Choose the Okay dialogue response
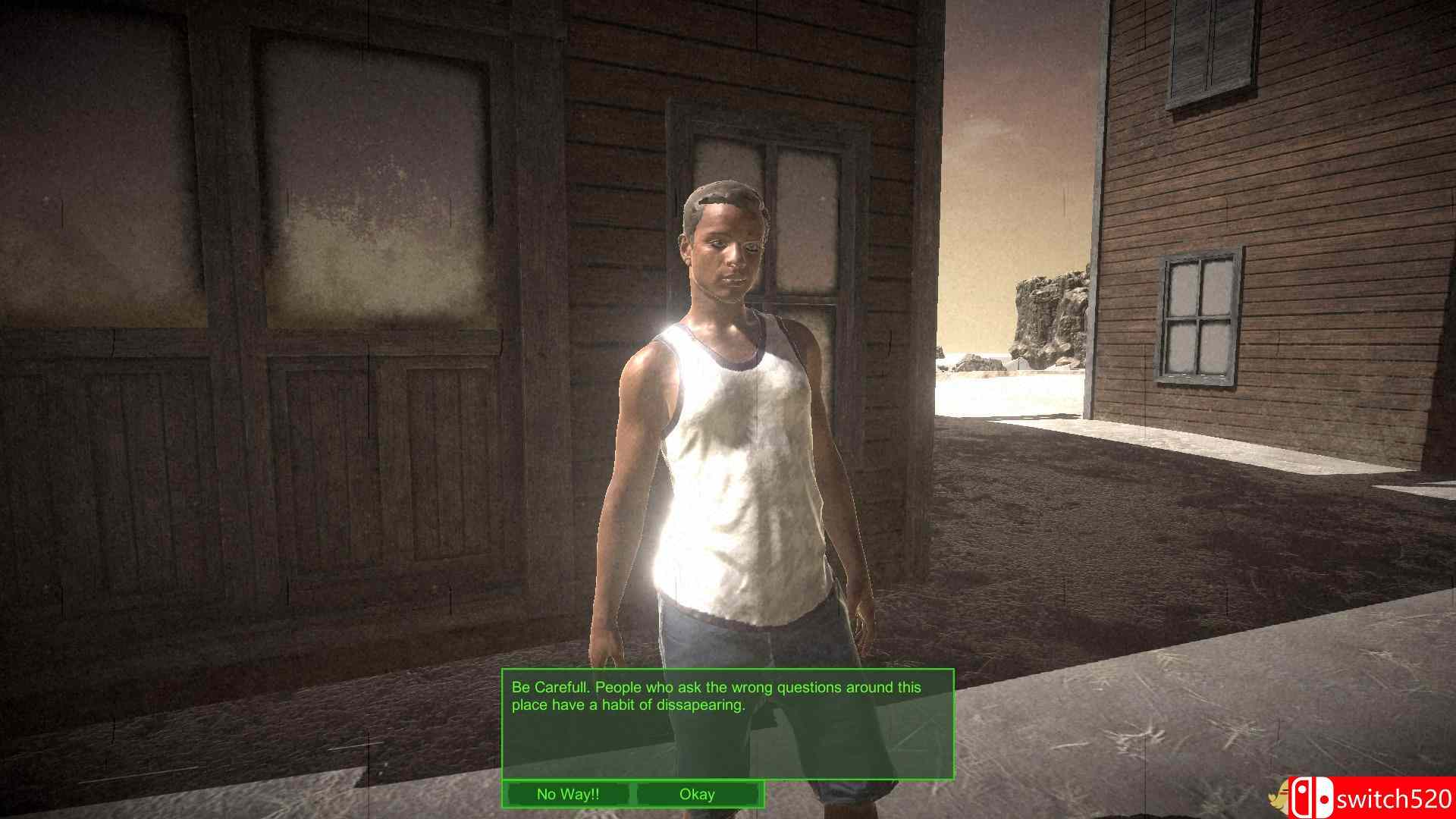The width and height of the screenshot is (1456, 819). click(698, 795)
